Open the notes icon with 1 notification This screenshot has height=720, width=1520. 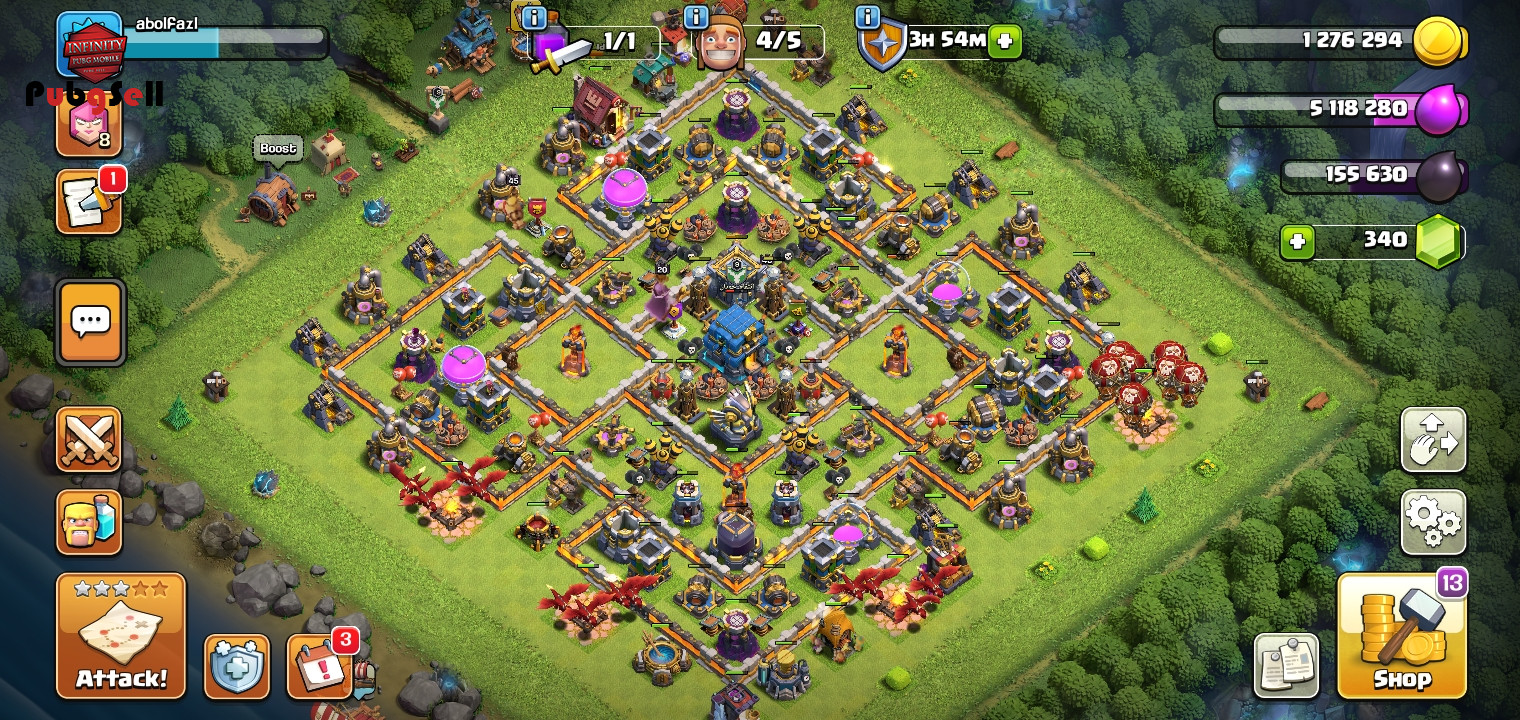pos(88,202)
